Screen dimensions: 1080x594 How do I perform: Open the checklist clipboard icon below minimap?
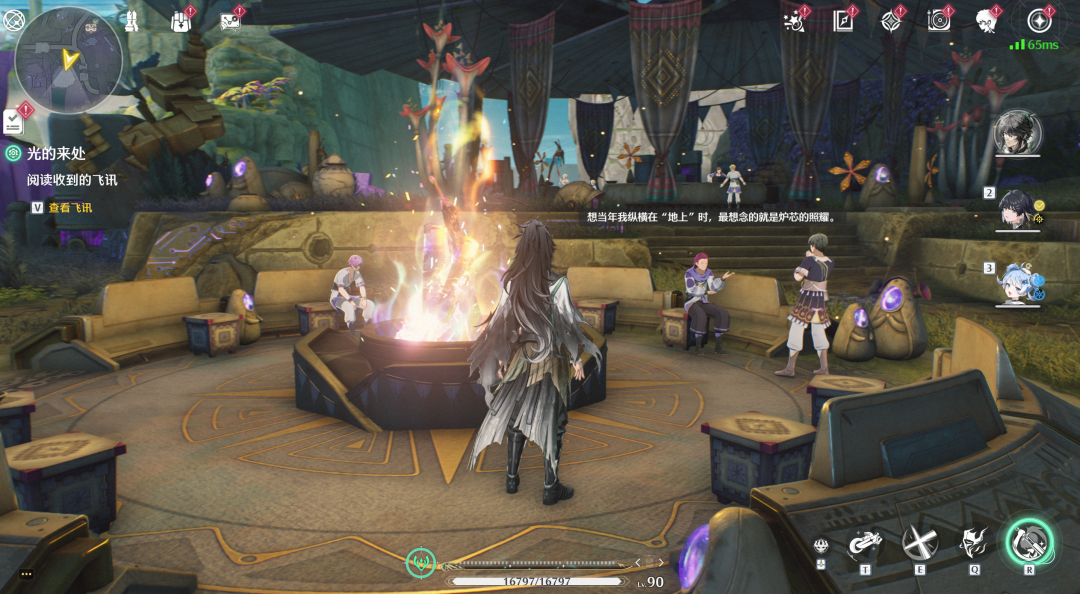(x=14, y=121)
